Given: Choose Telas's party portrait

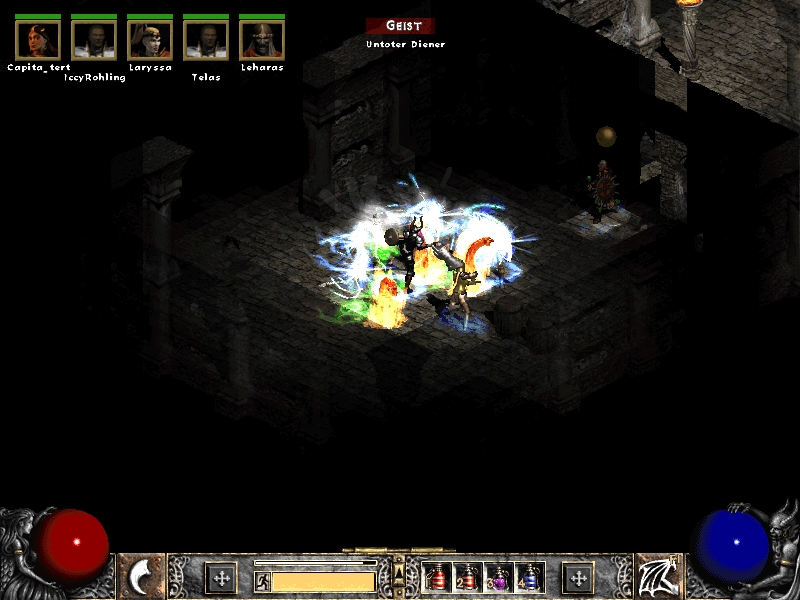Looking at the screenshot, I should (206, 39).
